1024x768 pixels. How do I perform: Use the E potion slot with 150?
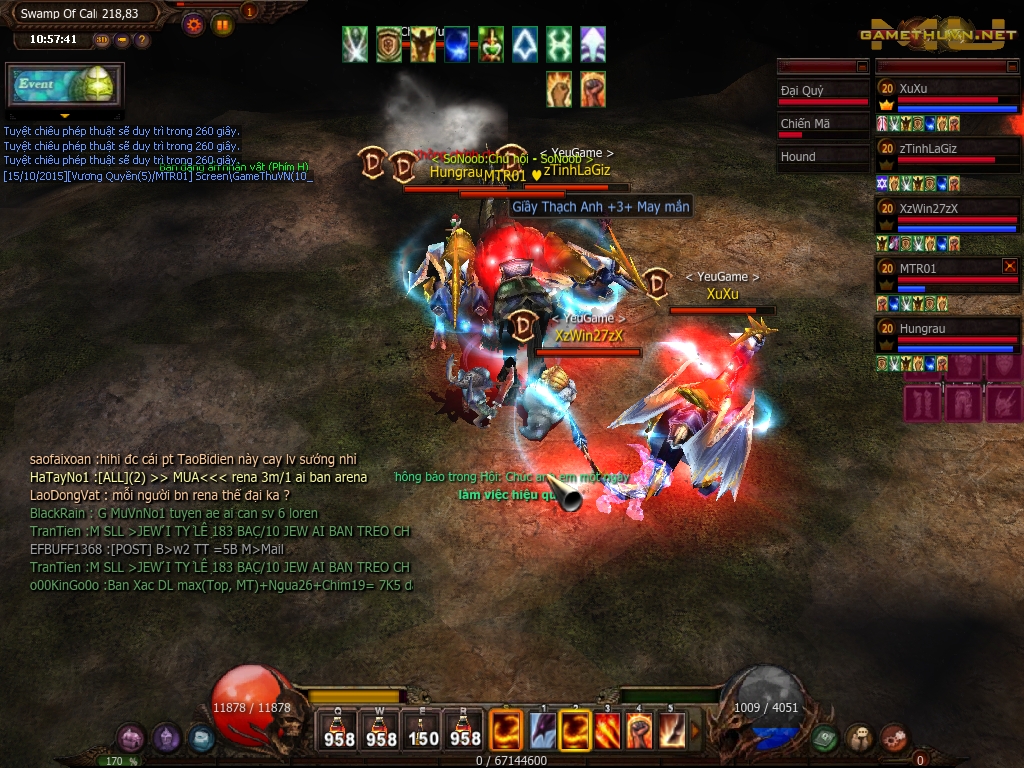point(423,731)
